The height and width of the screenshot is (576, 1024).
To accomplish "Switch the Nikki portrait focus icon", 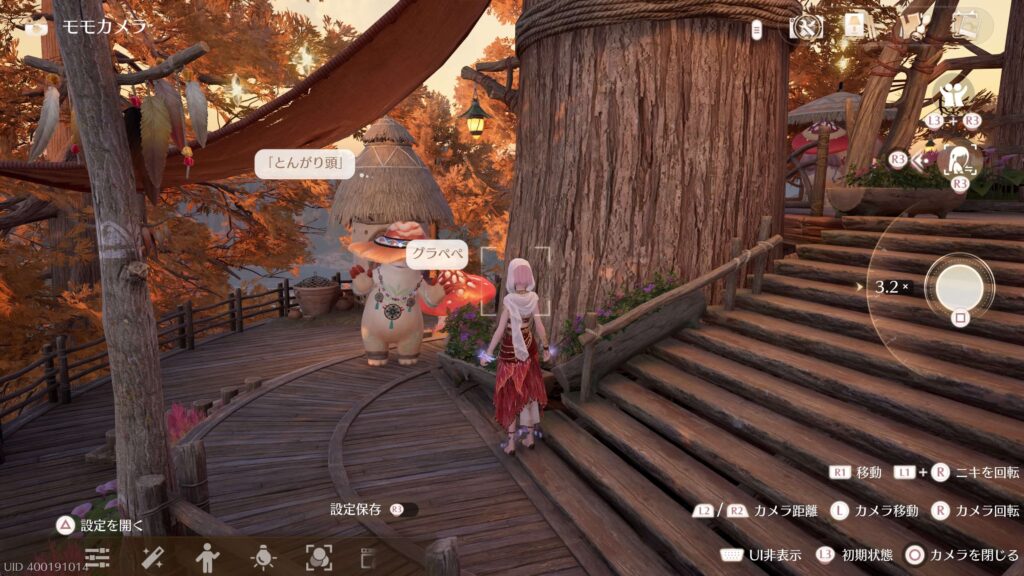I will click(961, 159).
